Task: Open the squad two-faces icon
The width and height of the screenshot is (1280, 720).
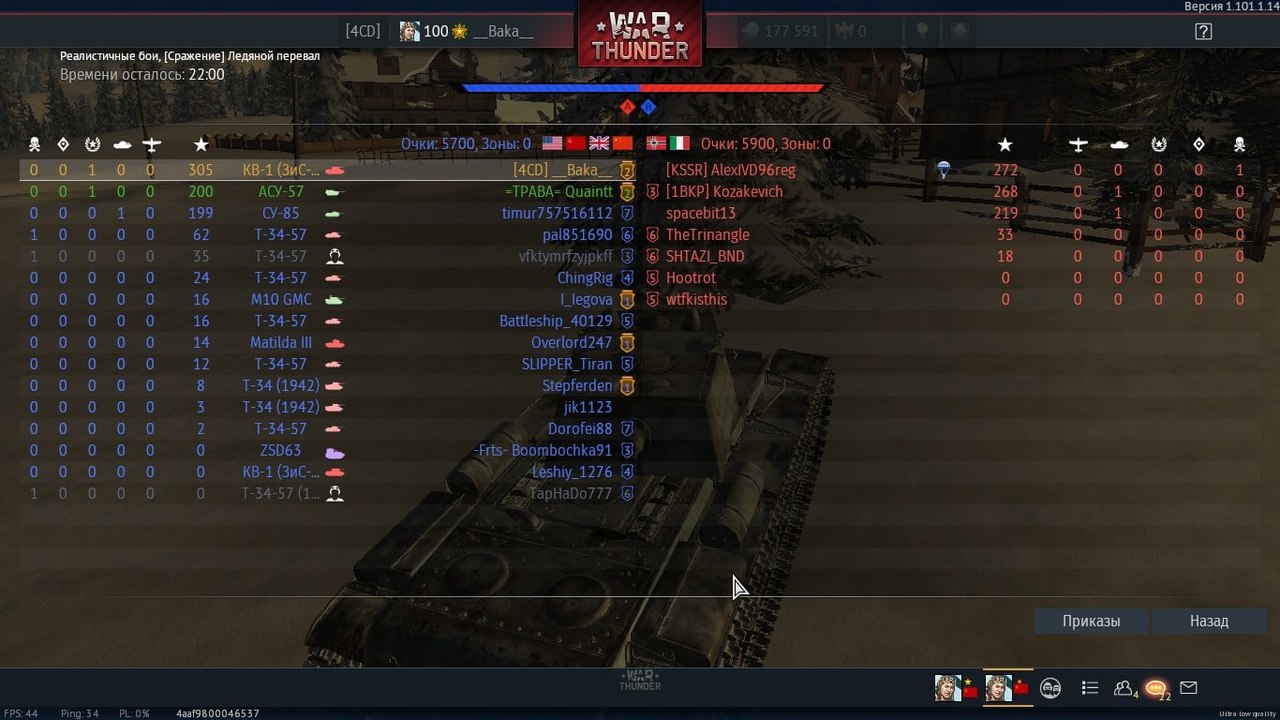Action: pos(1050,688)
